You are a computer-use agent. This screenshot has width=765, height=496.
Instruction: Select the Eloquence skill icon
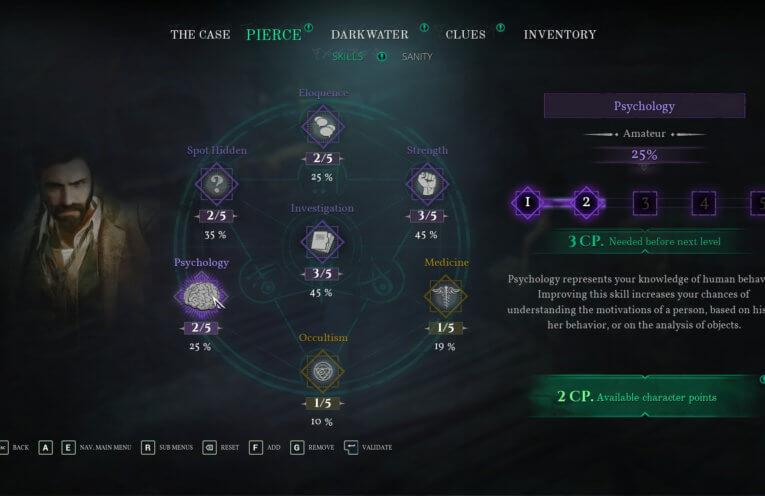coord(322,127)
